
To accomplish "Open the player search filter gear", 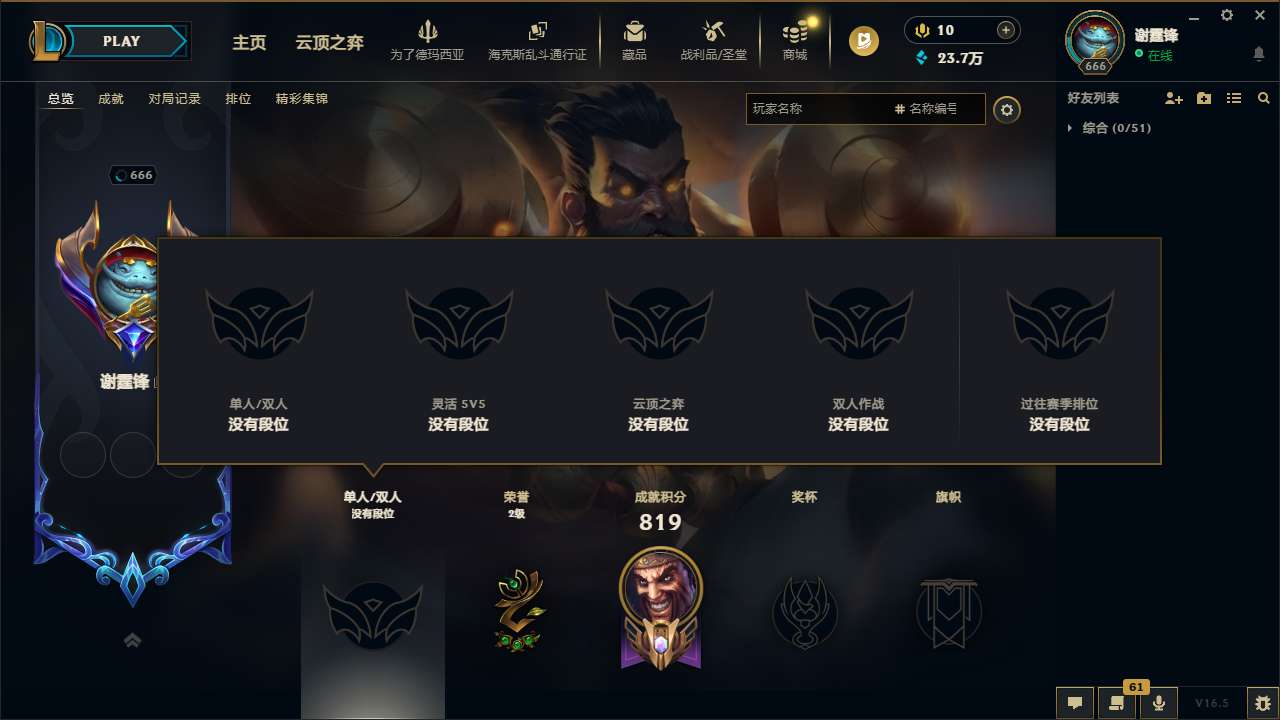I will (1007, 109).
